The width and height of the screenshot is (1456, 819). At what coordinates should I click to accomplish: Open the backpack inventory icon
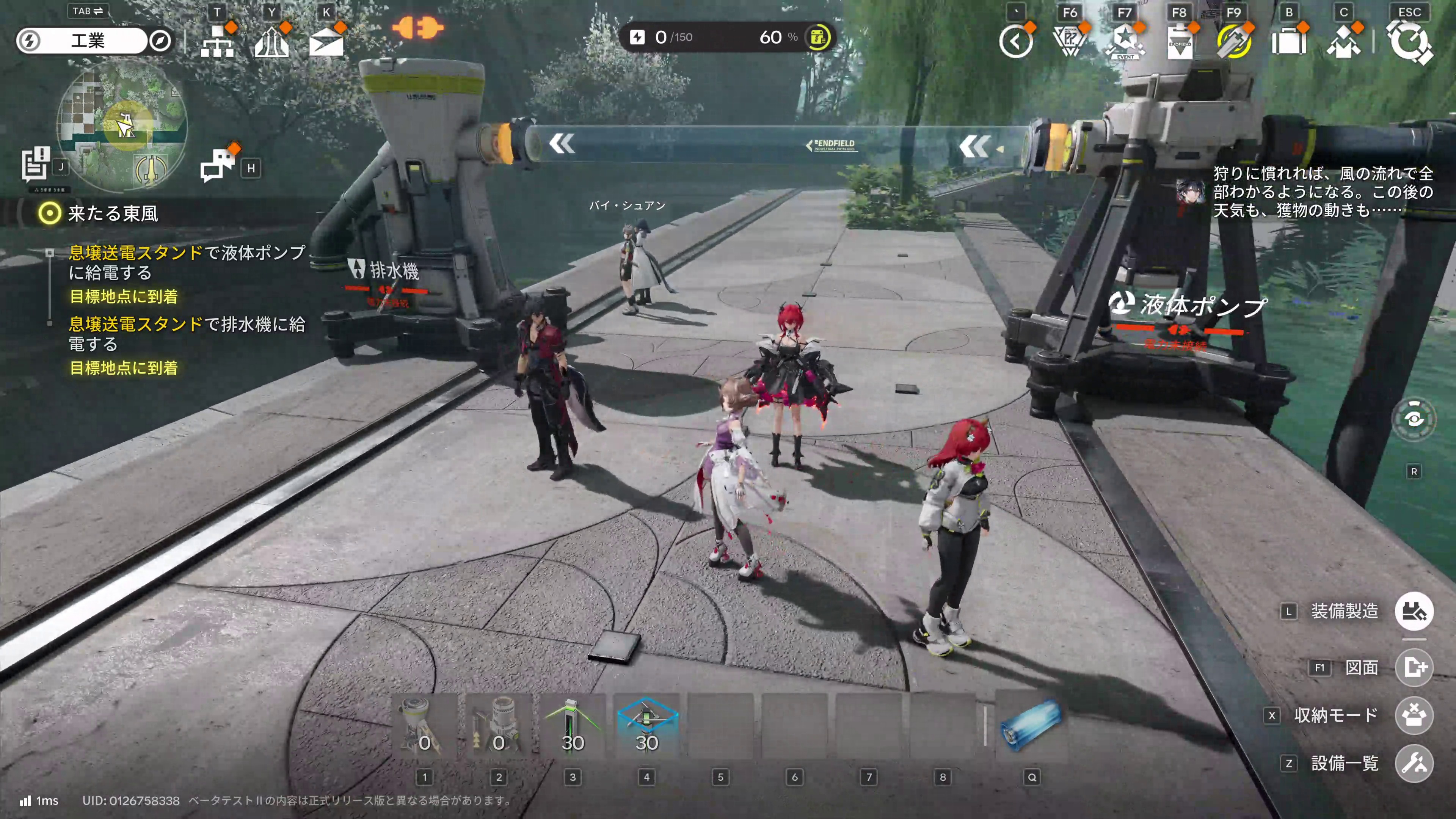(1289, 41)
